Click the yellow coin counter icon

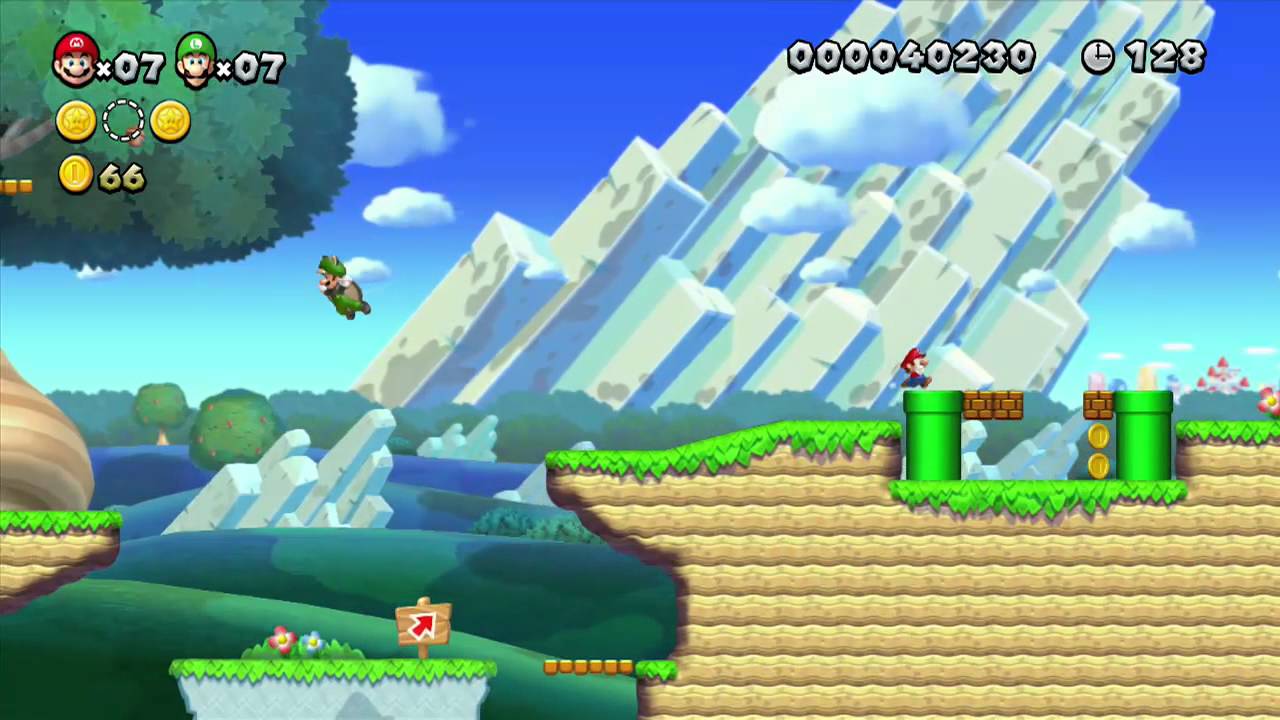pos(74,176)
